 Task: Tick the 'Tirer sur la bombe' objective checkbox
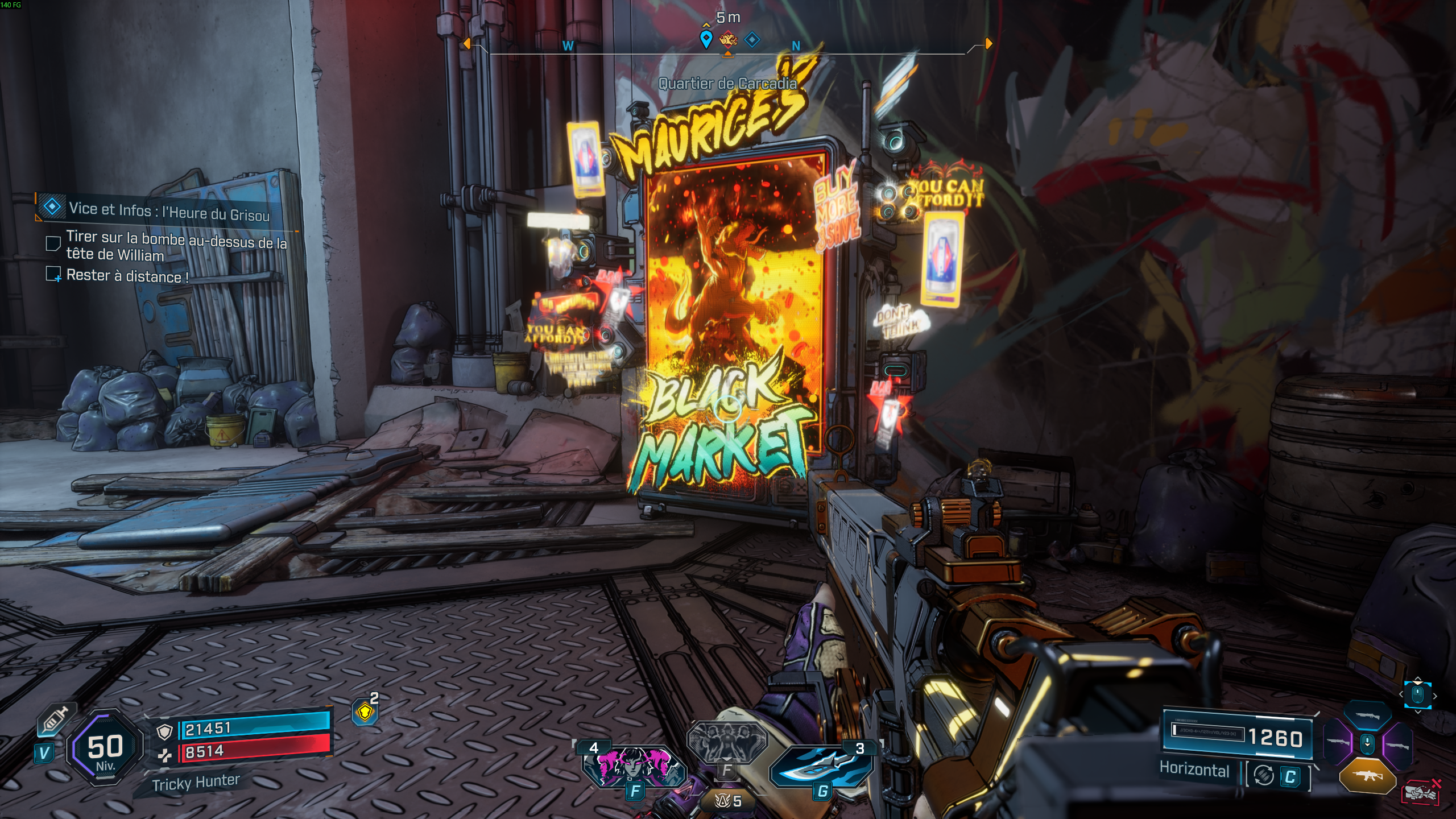click(x=53, y=243)
